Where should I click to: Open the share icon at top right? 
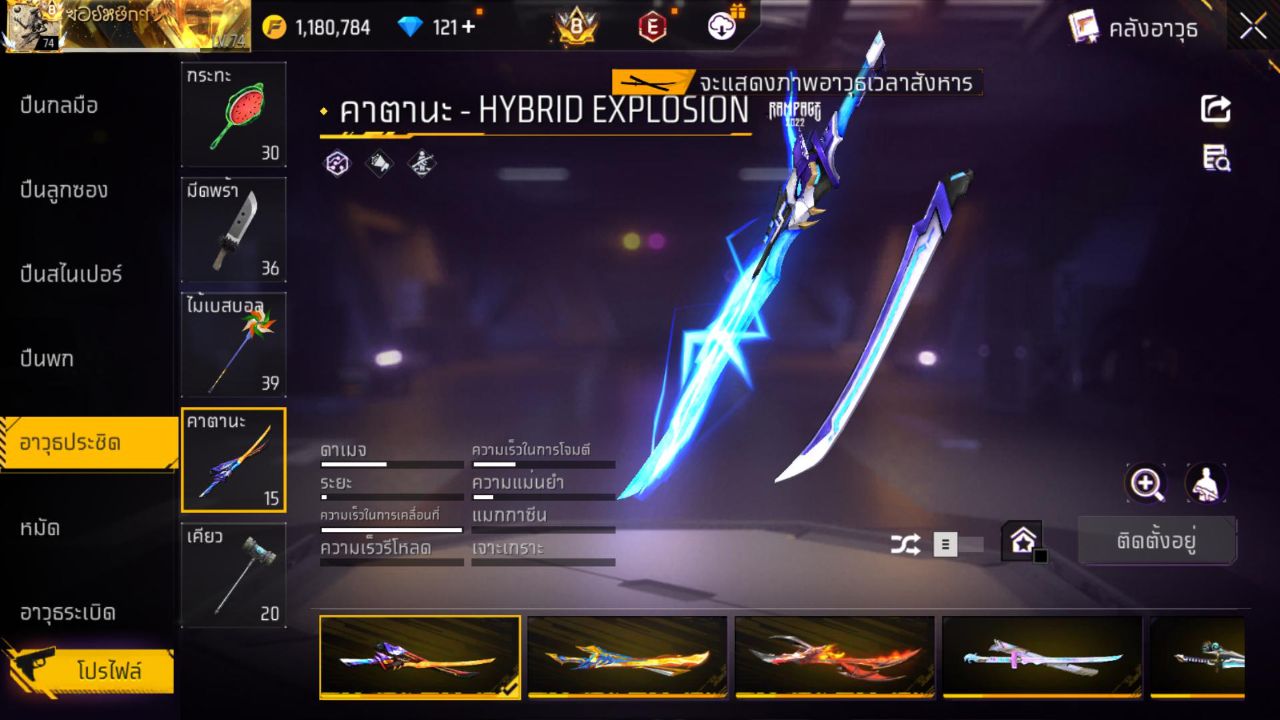[x=1216, y=110]
